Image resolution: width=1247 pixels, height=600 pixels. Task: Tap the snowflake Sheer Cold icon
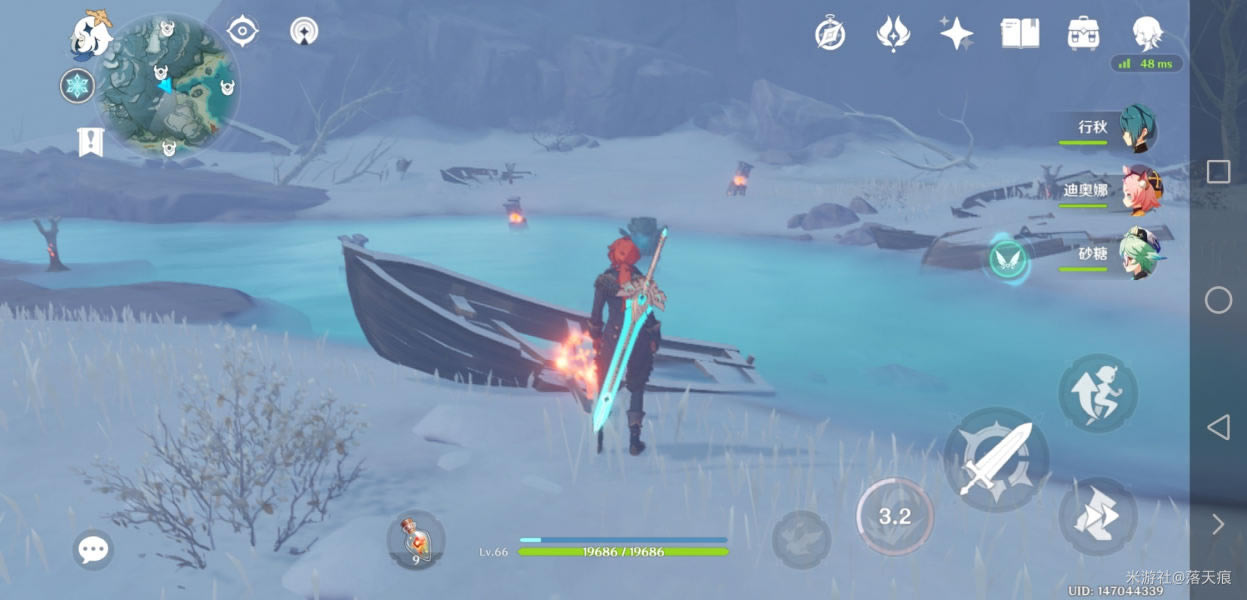(77, 86)
